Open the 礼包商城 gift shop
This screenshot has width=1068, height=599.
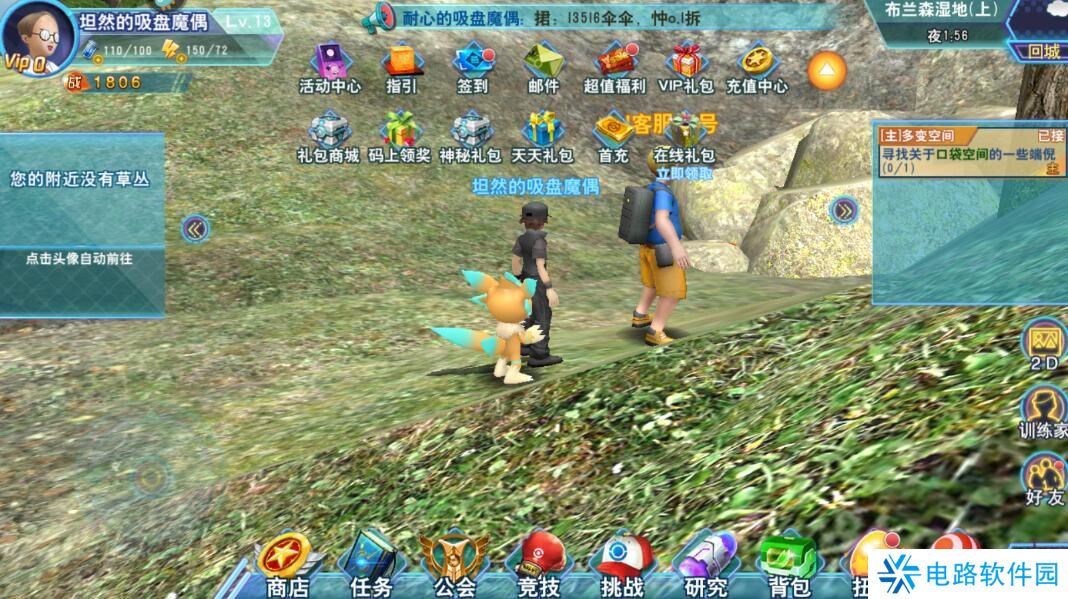click(x=328, y=136)
